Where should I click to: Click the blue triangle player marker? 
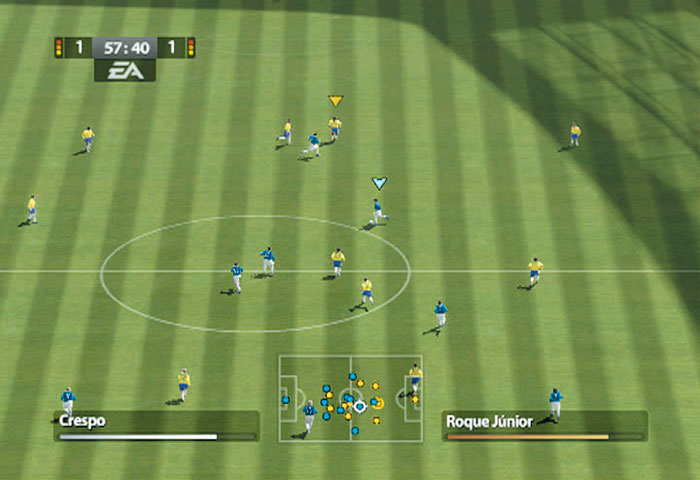(x=379, y=183)
